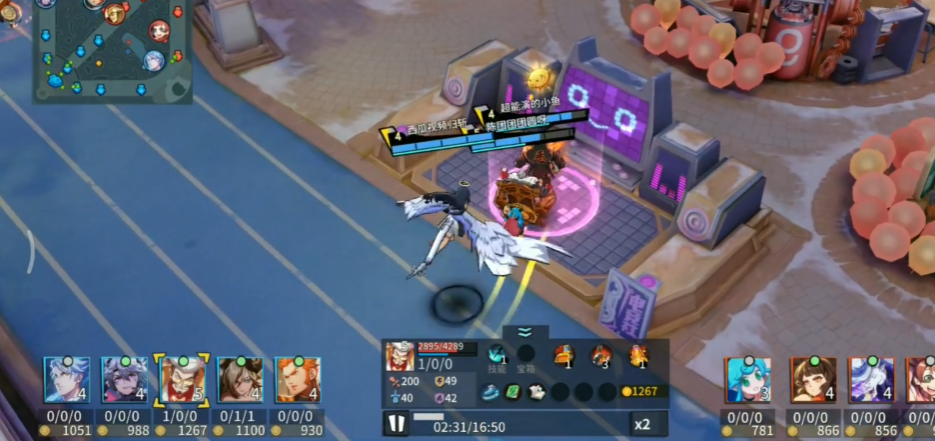Select the red-haired enemy hero at the screen edge
The width and height of the screenshot is (935, 441).
tap(921, 380)
